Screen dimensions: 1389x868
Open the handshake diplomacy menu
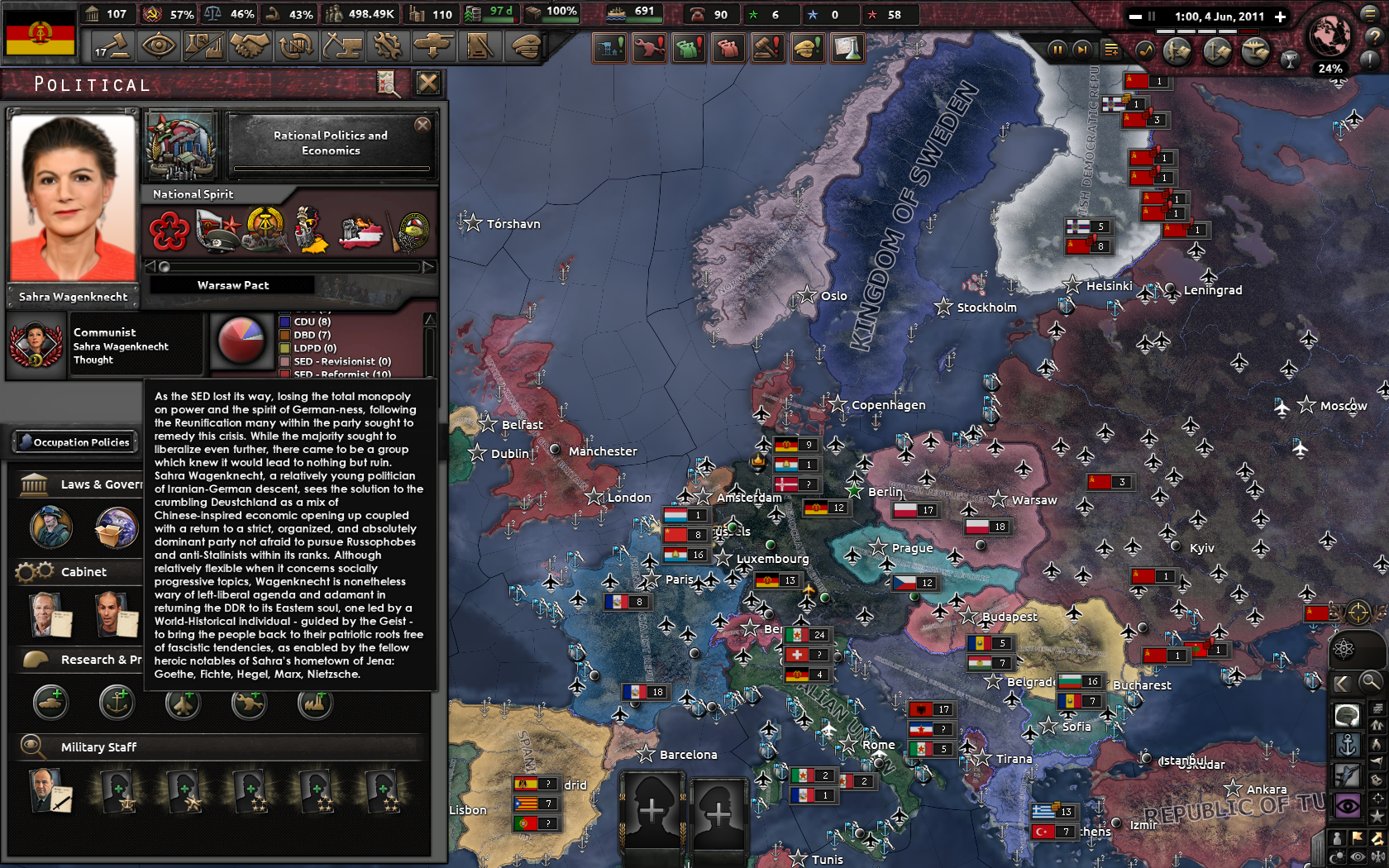point(250,45)
